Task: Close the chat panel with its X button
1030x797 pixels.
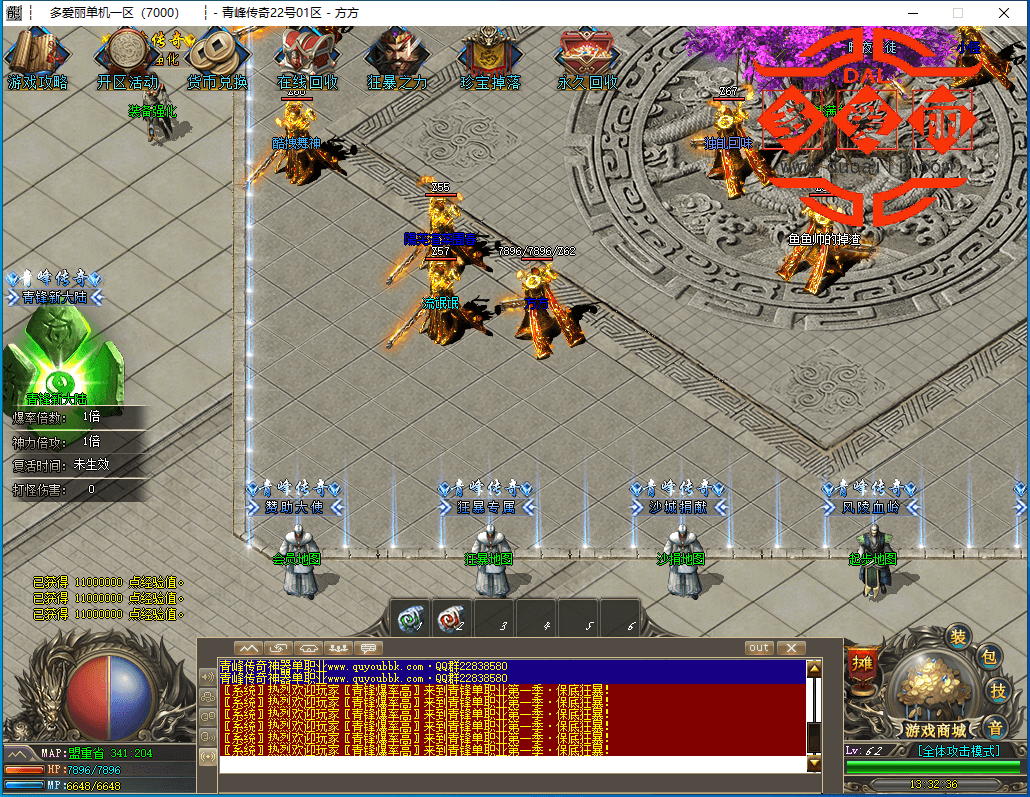Action: coord(790,648)
